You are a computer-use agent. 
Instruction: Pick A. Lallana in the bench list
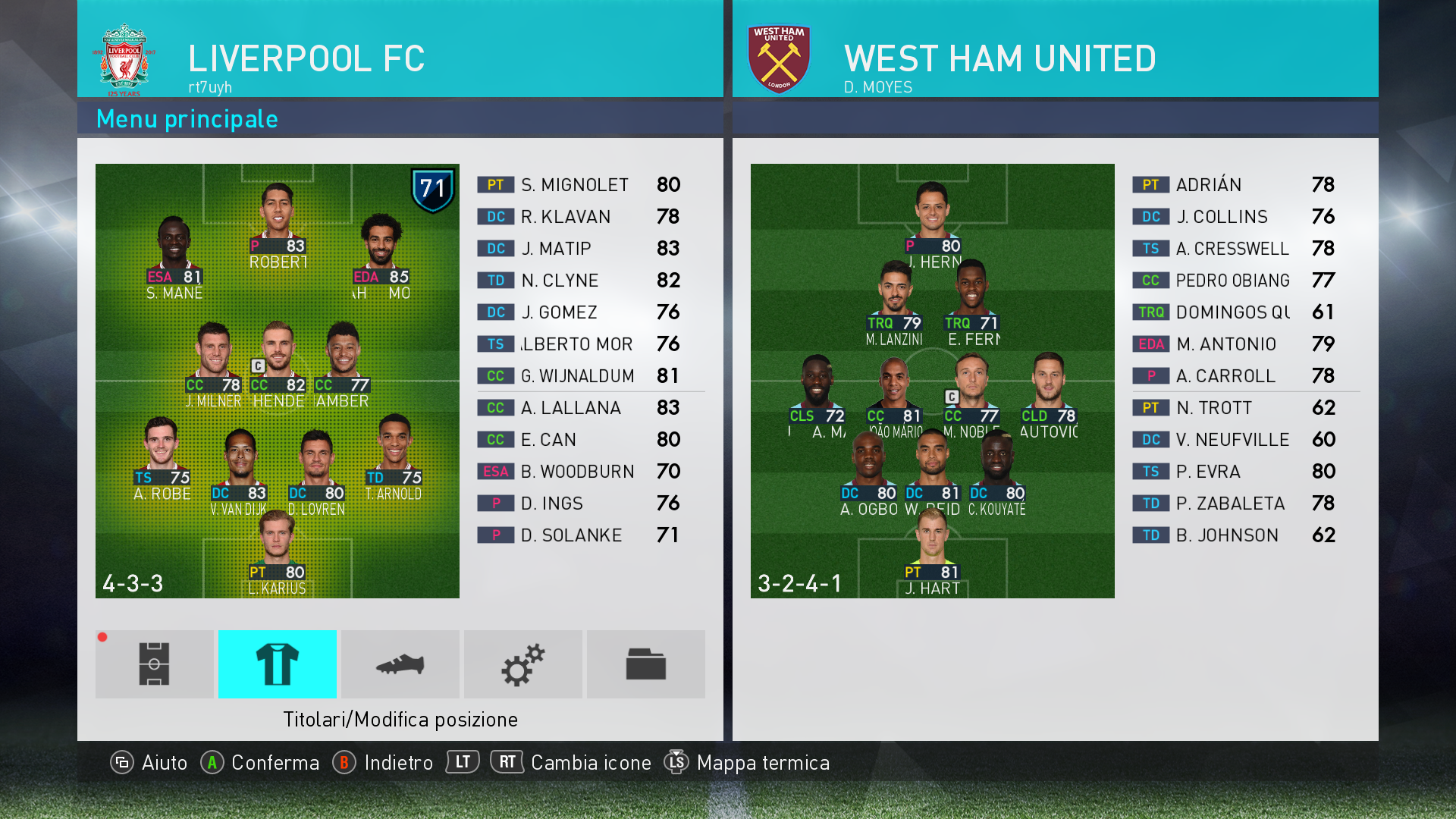pos(580,408)
